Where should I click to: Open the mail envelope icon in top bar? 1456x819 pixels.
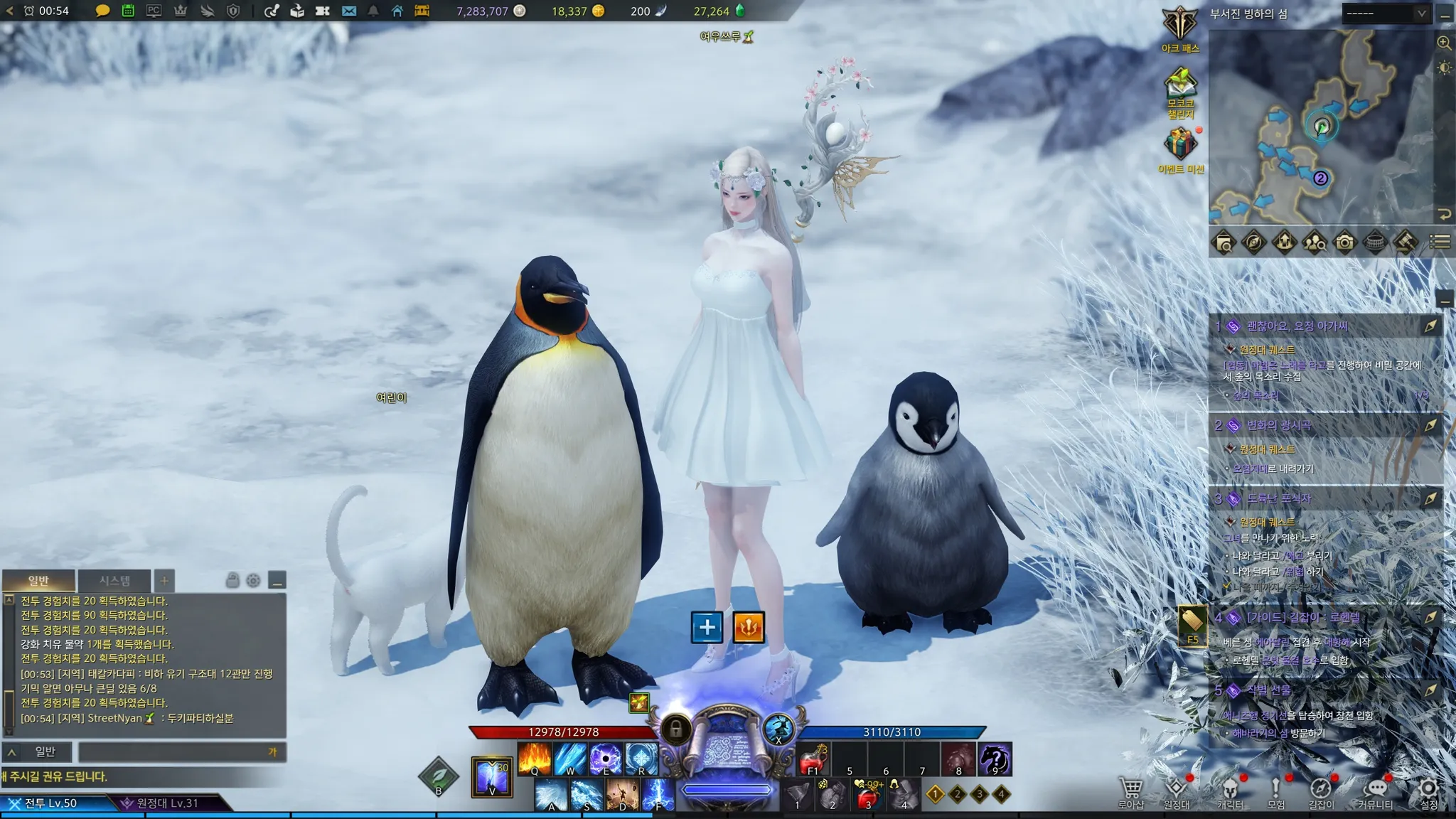click(x=348, y=11)
